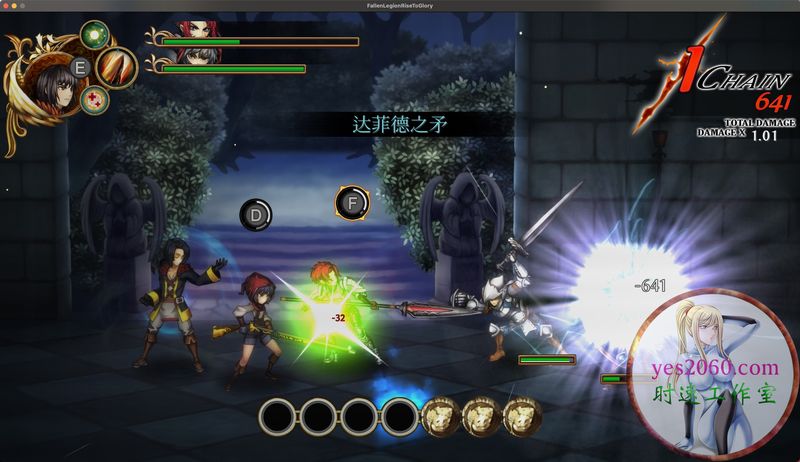This screenshot has height=462, width=800.
Task: Cast the green orb spell
Action: click(94, 36)
